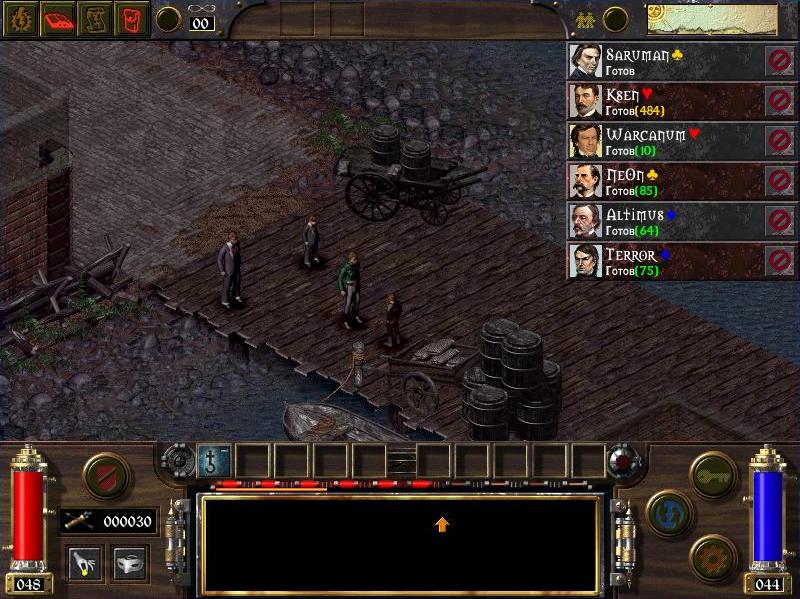The width and height of the screenshot is (800, 599).
Task: Click the black message log panel
Action: click(400, 543)
